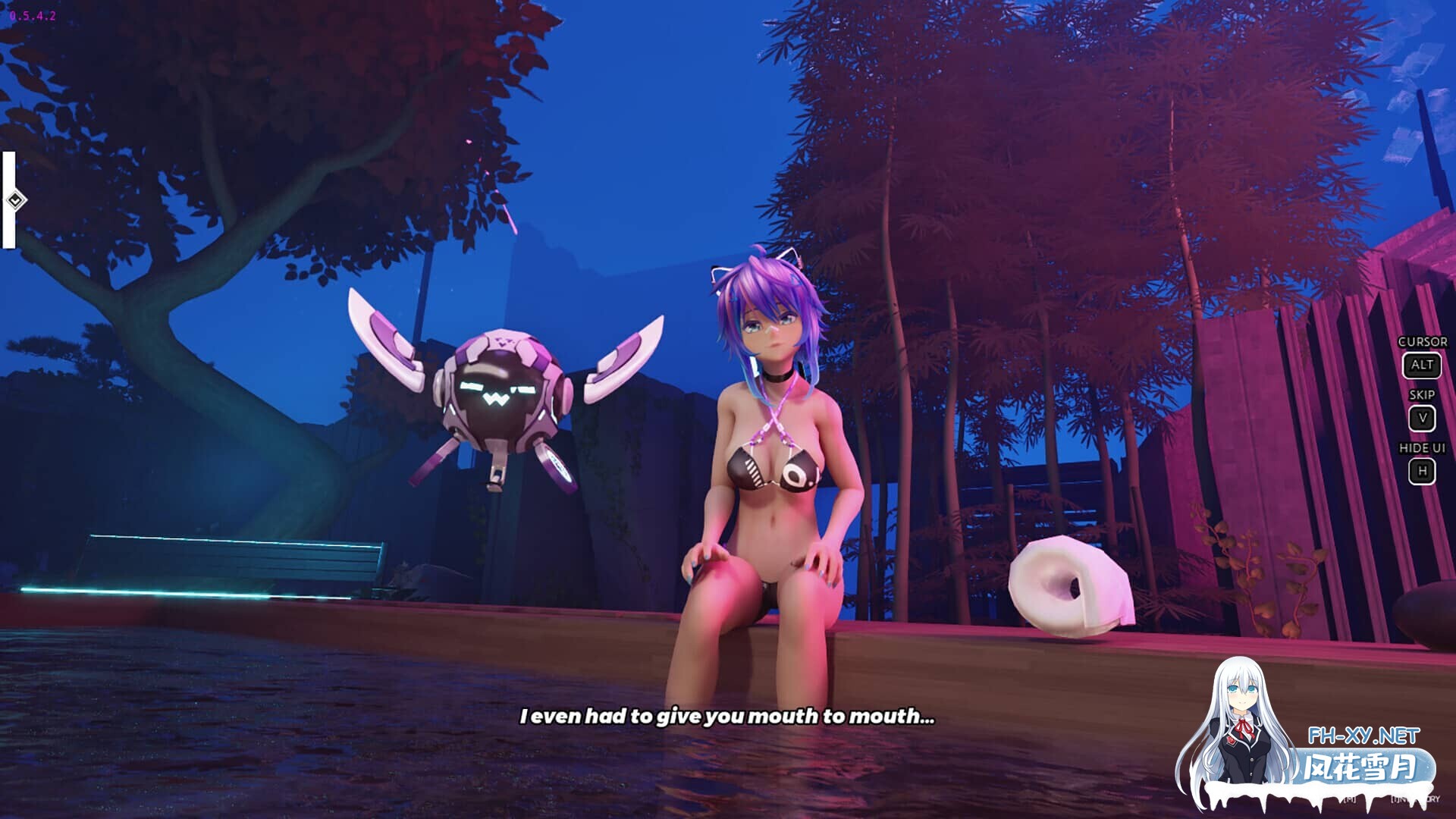This screenshot has height=819, width=1456.
Task: Click the H keycap under HIDE UI
Action: click(x=1422, y=472)
